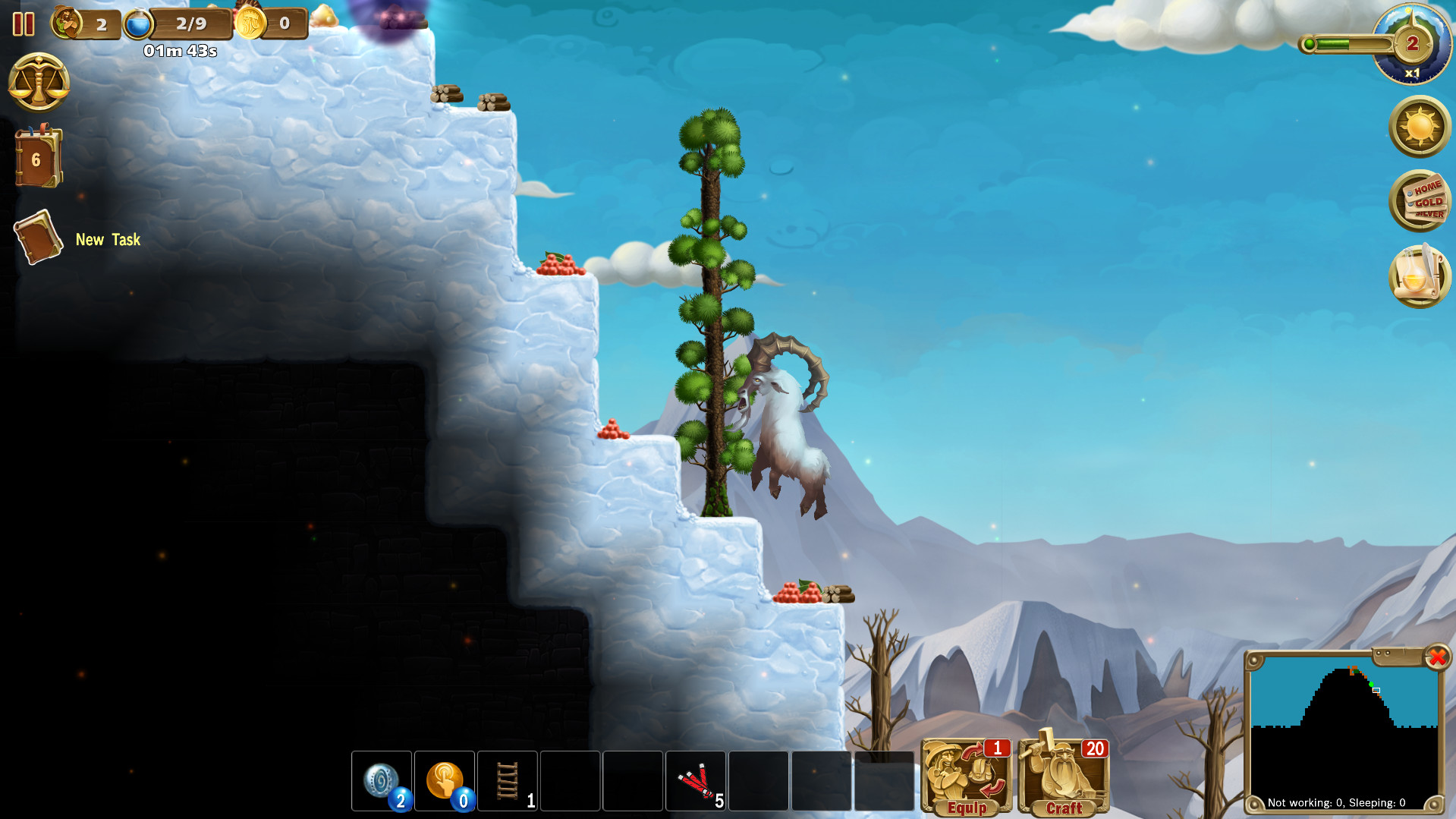This screenshot has height=819, width=1456.
Task: Select the dynamite sticks in the hotbar
Action: point(696,781)
